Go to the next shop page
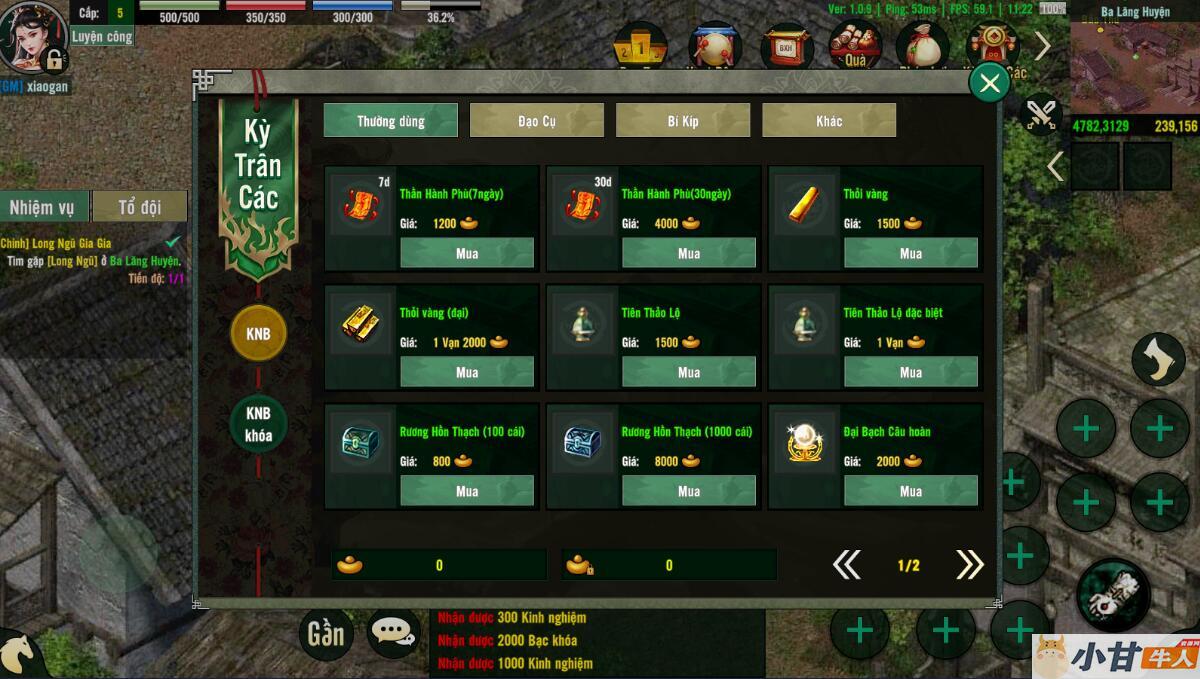The height and width of the screenshot is (679, 1200). coord(969,565)
